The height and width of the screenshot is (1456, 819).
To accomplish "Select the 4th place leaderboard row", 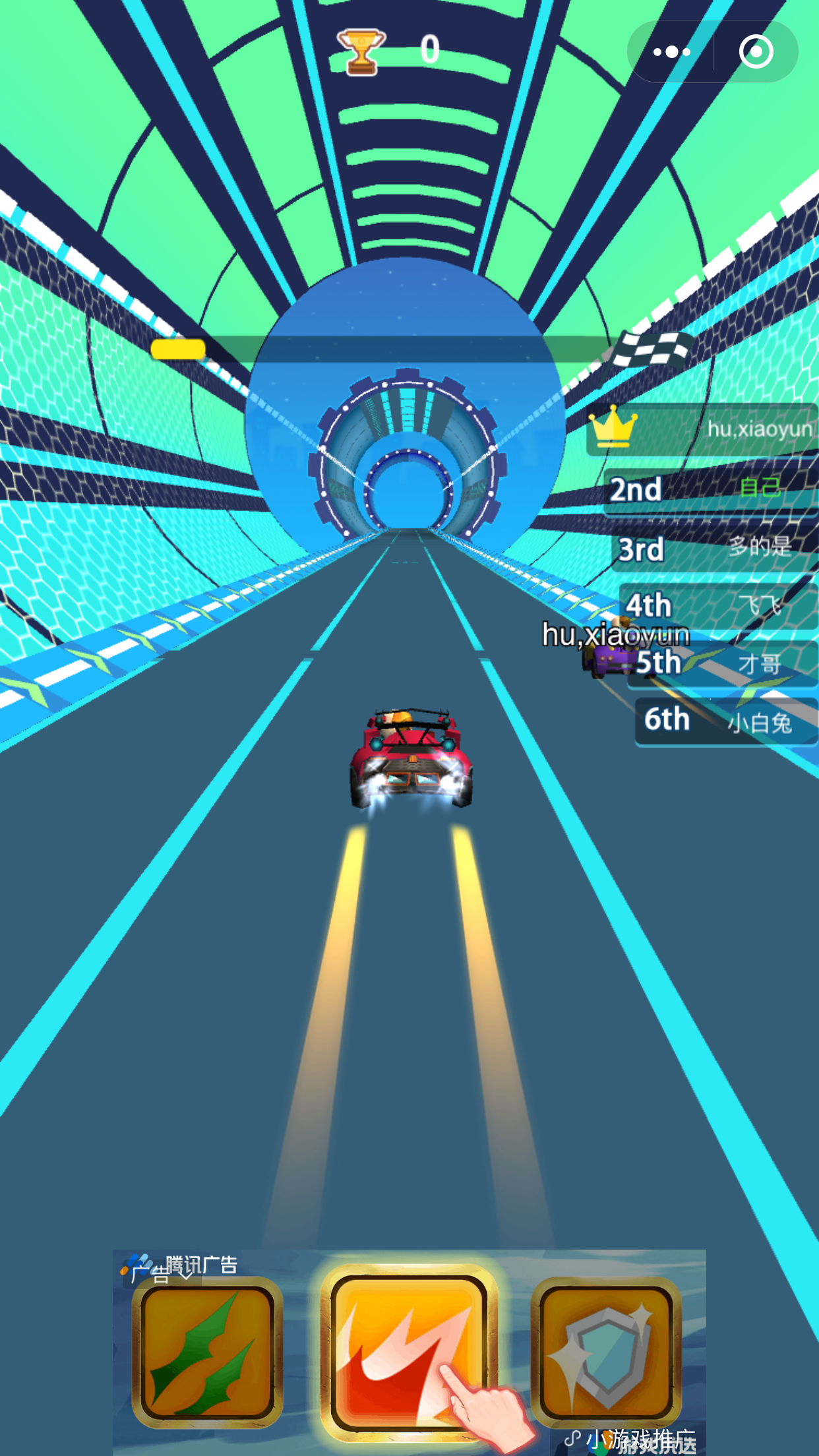I will pos(719,605).
